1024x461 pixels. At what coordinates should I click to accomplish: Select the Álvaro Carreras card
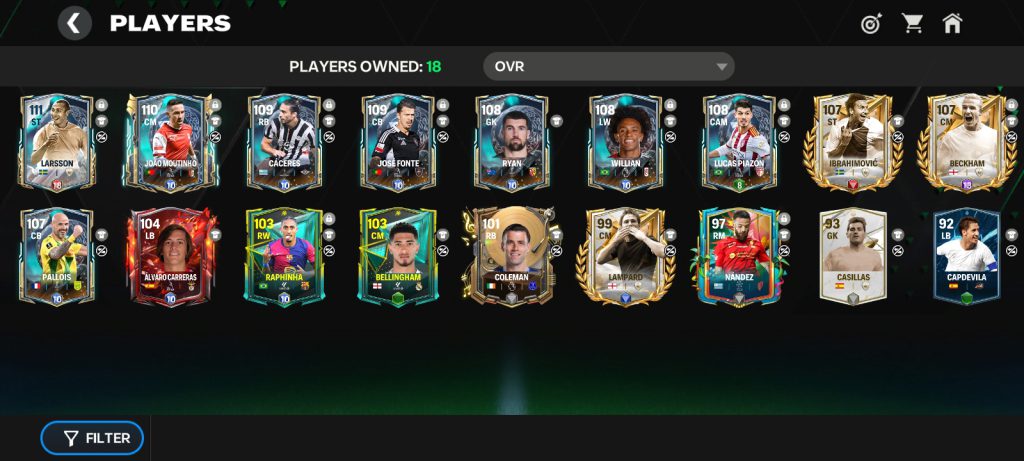tap(171, 256)
